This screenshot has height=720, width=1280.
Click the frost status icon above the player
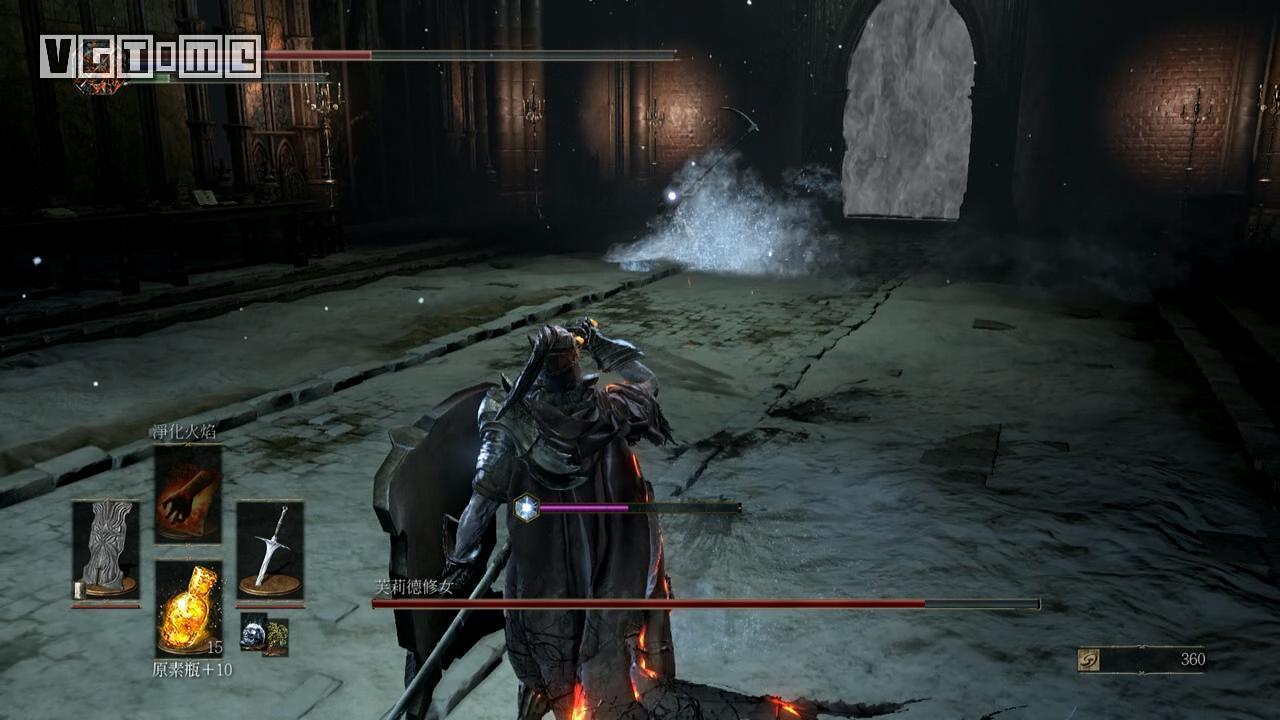point(526,508)
